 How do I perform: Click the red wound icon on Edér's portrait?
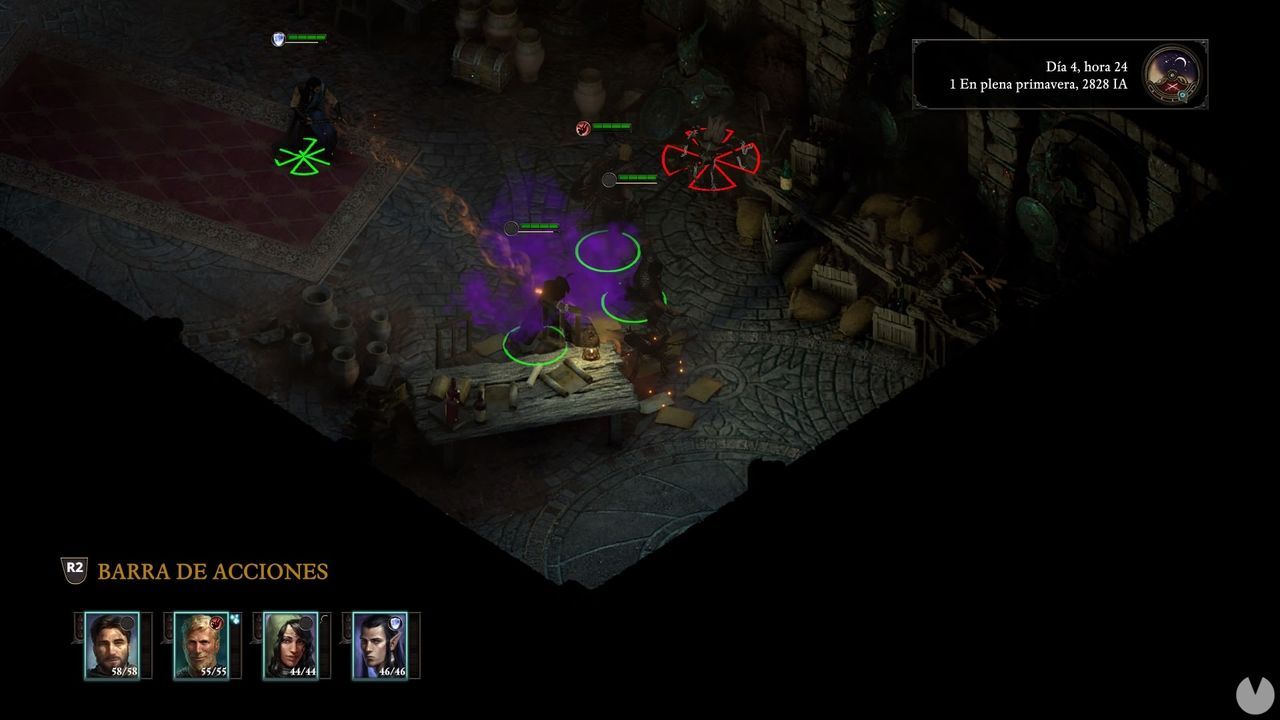(x=216, y=622)
